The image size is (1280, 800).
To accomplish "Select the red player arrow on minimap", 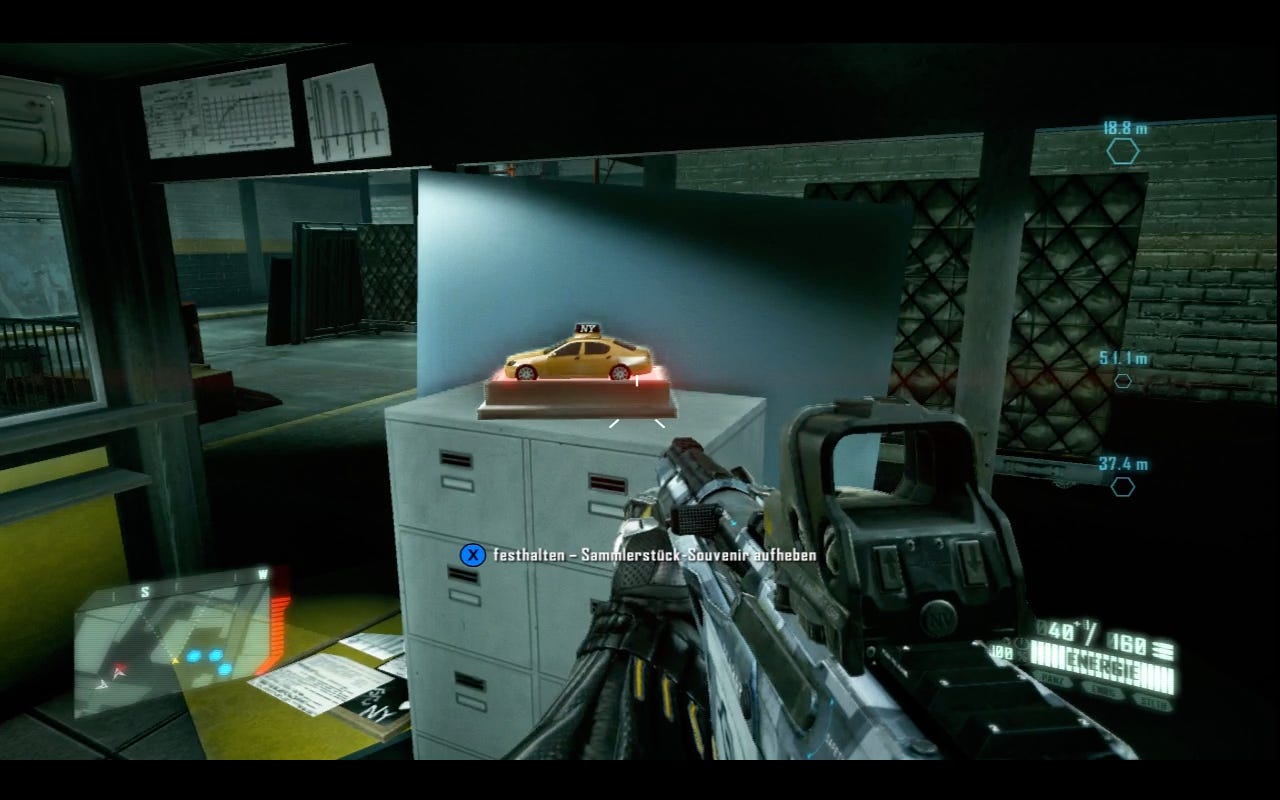I will pos(120,670).
